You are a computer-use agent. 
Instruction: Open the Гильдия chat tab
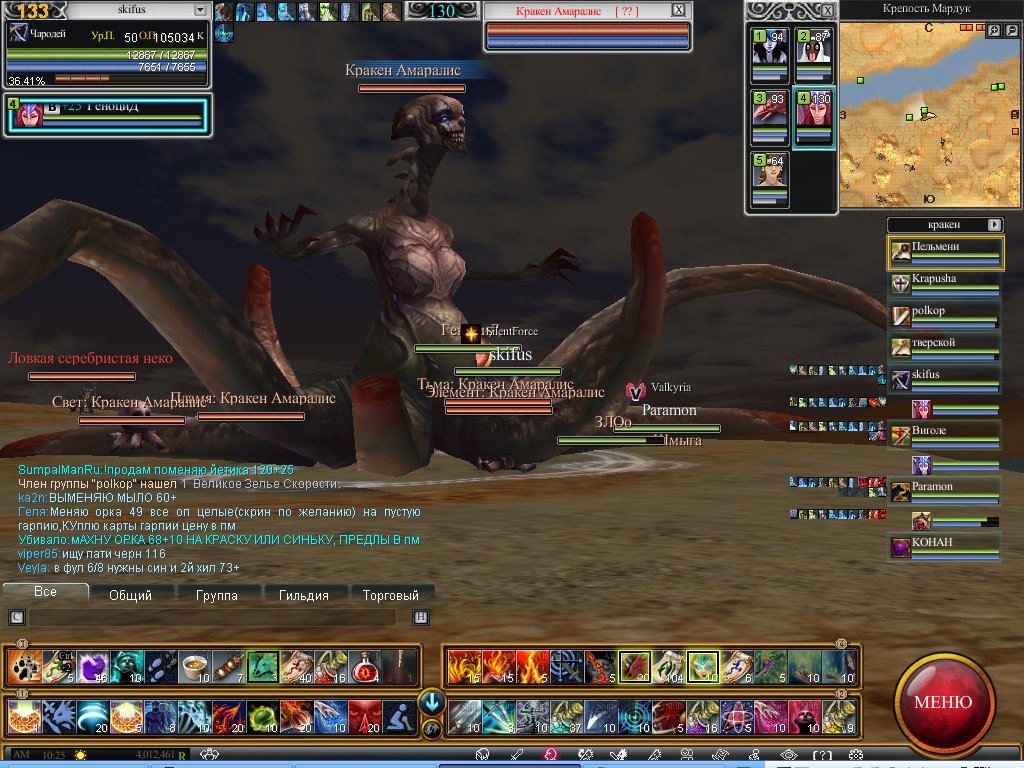point(304,595)
